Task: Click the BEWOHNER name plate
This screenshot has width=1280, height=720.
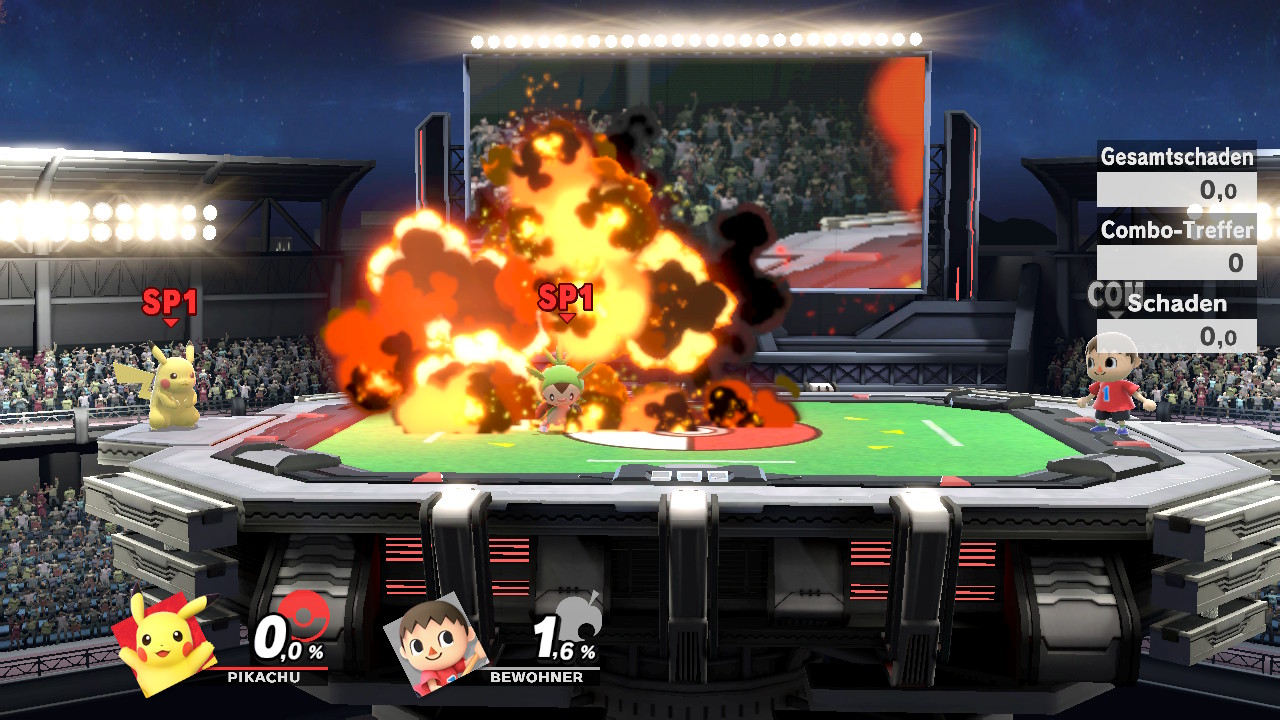Action: (536, 677)
